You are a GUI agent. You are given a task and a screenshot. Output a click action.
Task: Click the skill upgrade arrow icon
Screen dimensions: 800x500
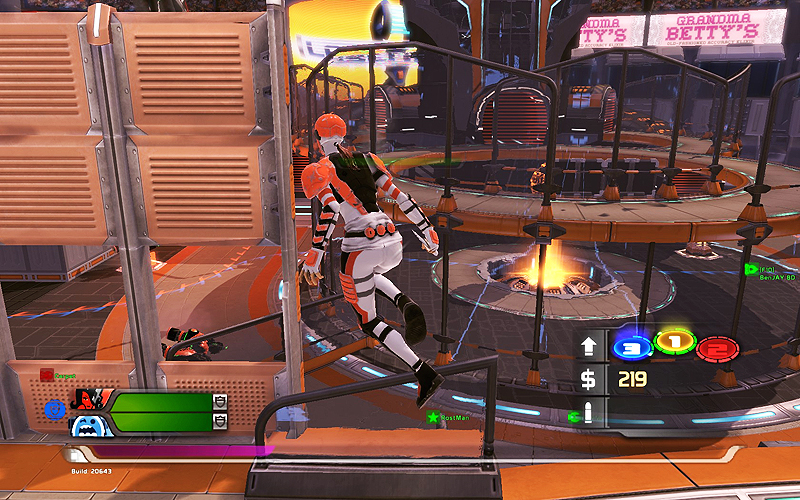pyautogui.click(x=590, y=347)
